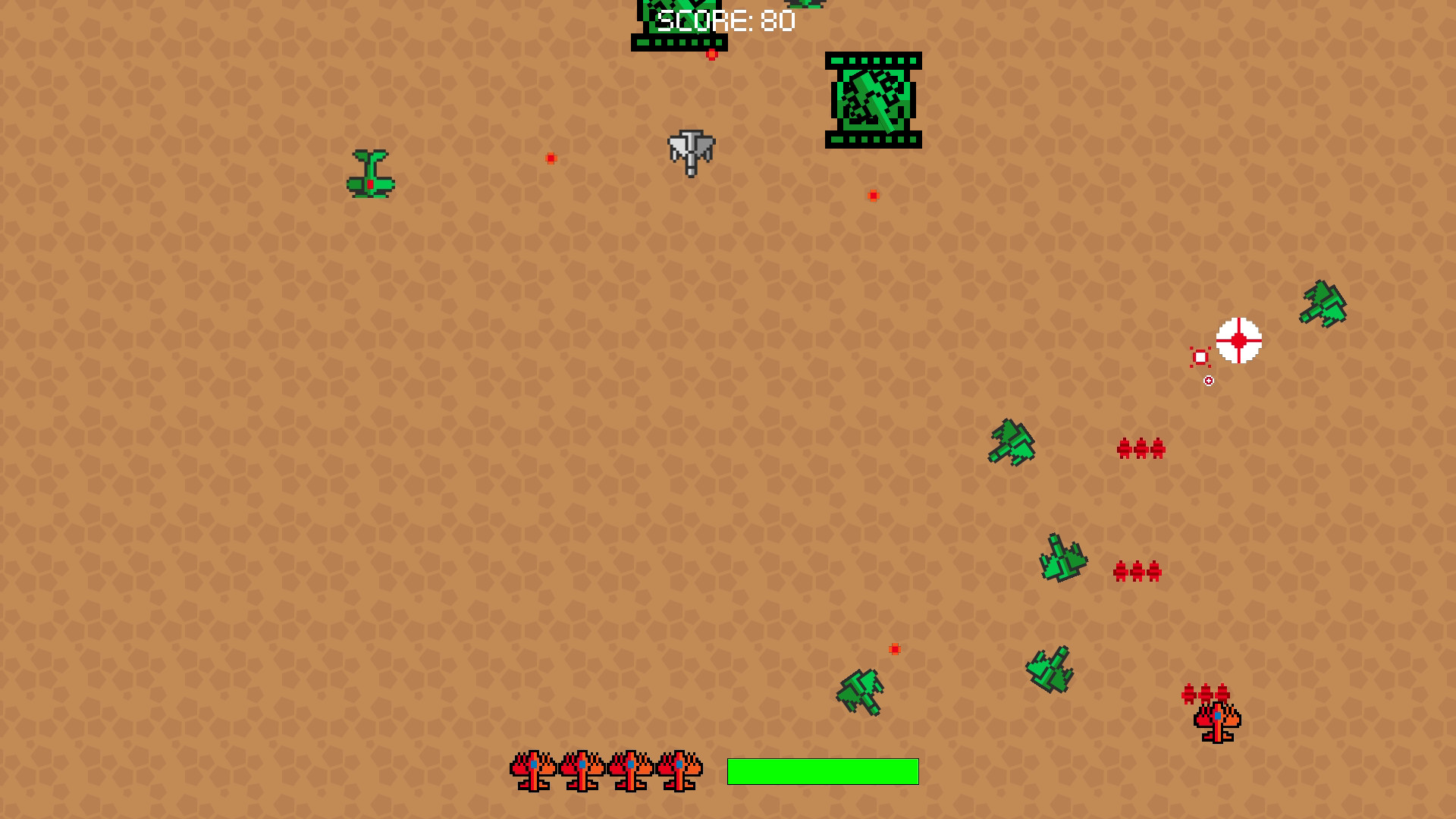The image size is (1456, 819).
Task: Click the green aircraft left of the soldiers
Action: coord(1013,440)
